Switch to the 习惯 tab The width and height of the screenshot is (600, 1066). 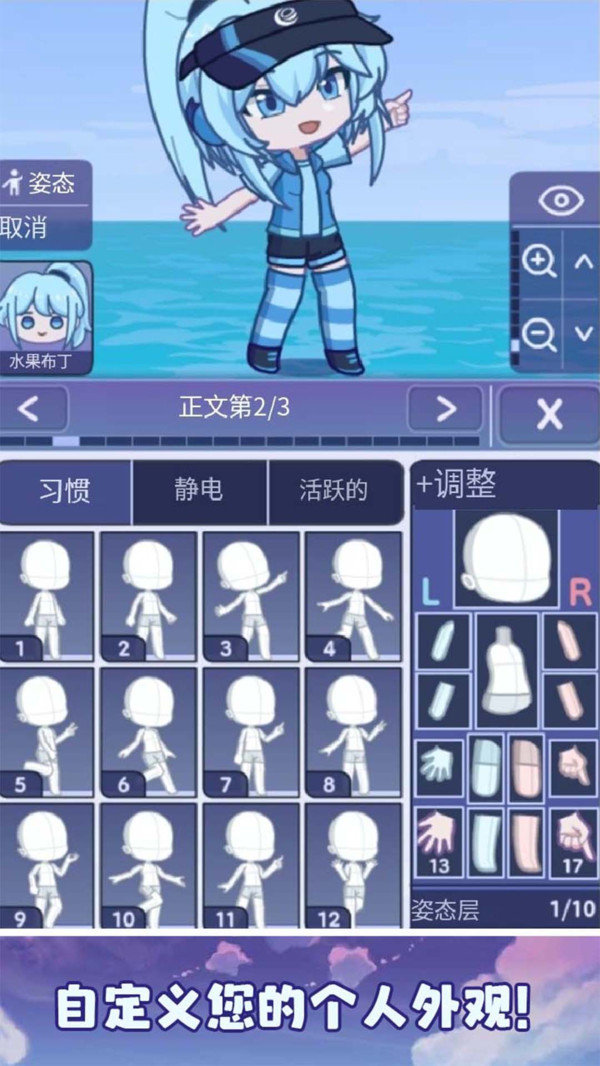tap(66, 491)
